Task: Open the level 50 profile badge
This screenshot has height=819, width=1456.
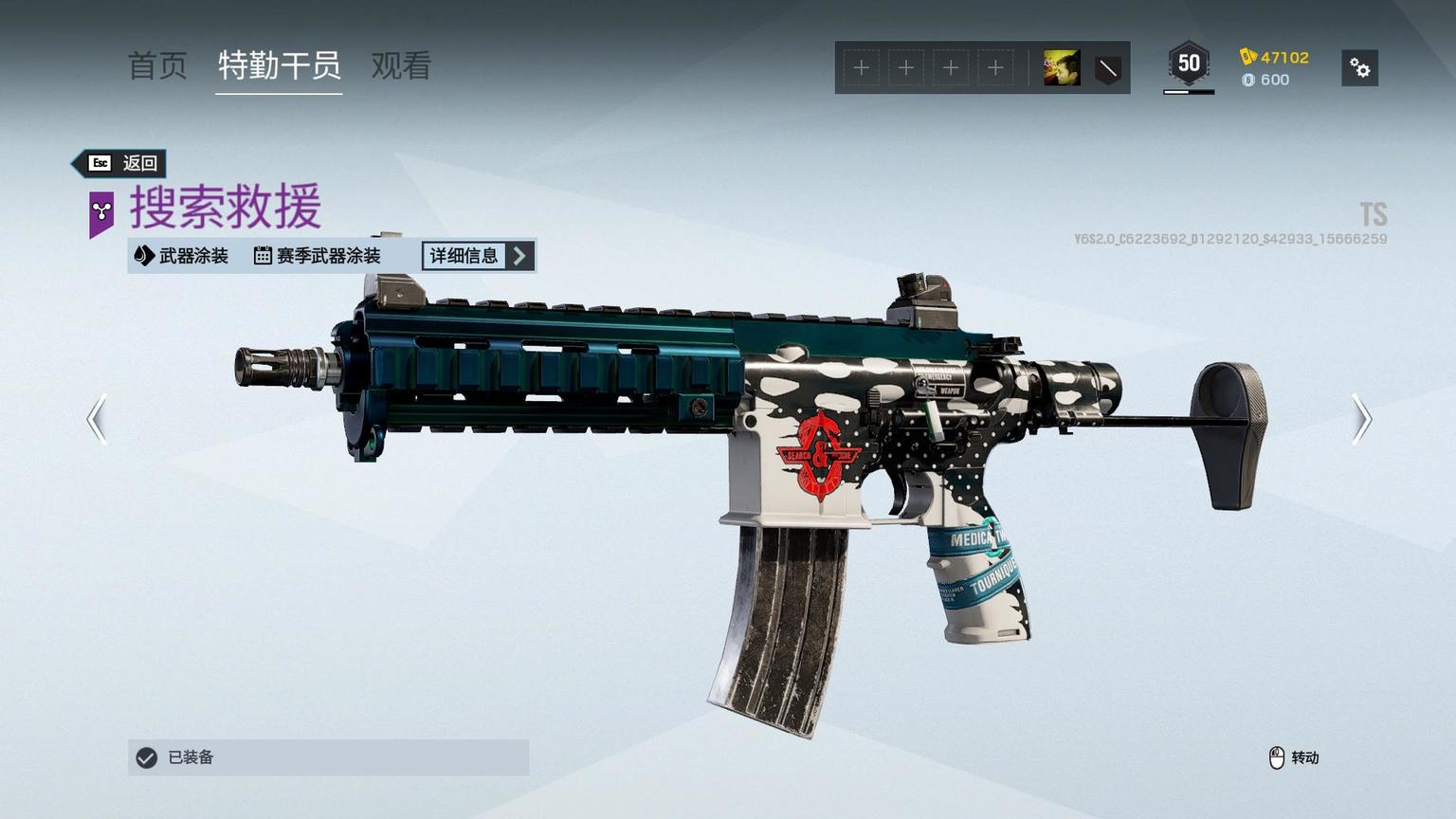Action: coord(1189,64)
